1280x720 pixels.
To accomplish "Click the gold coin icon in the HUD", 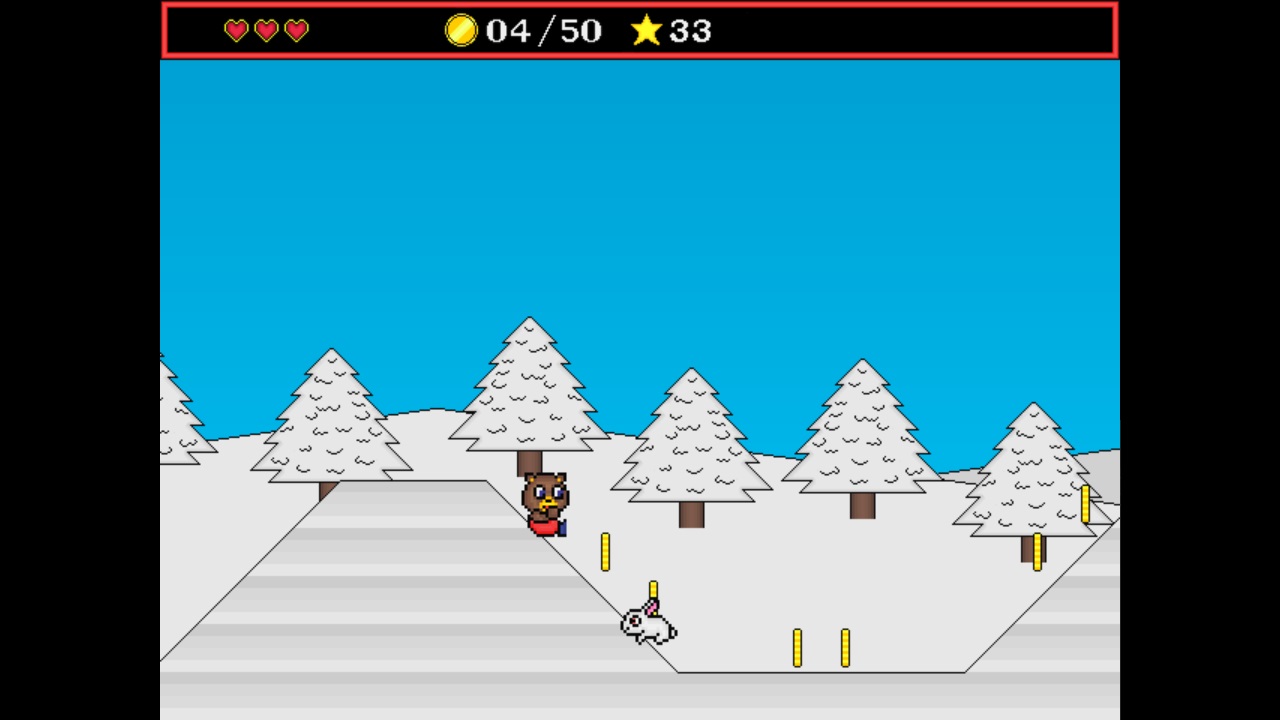I will 460,30.
